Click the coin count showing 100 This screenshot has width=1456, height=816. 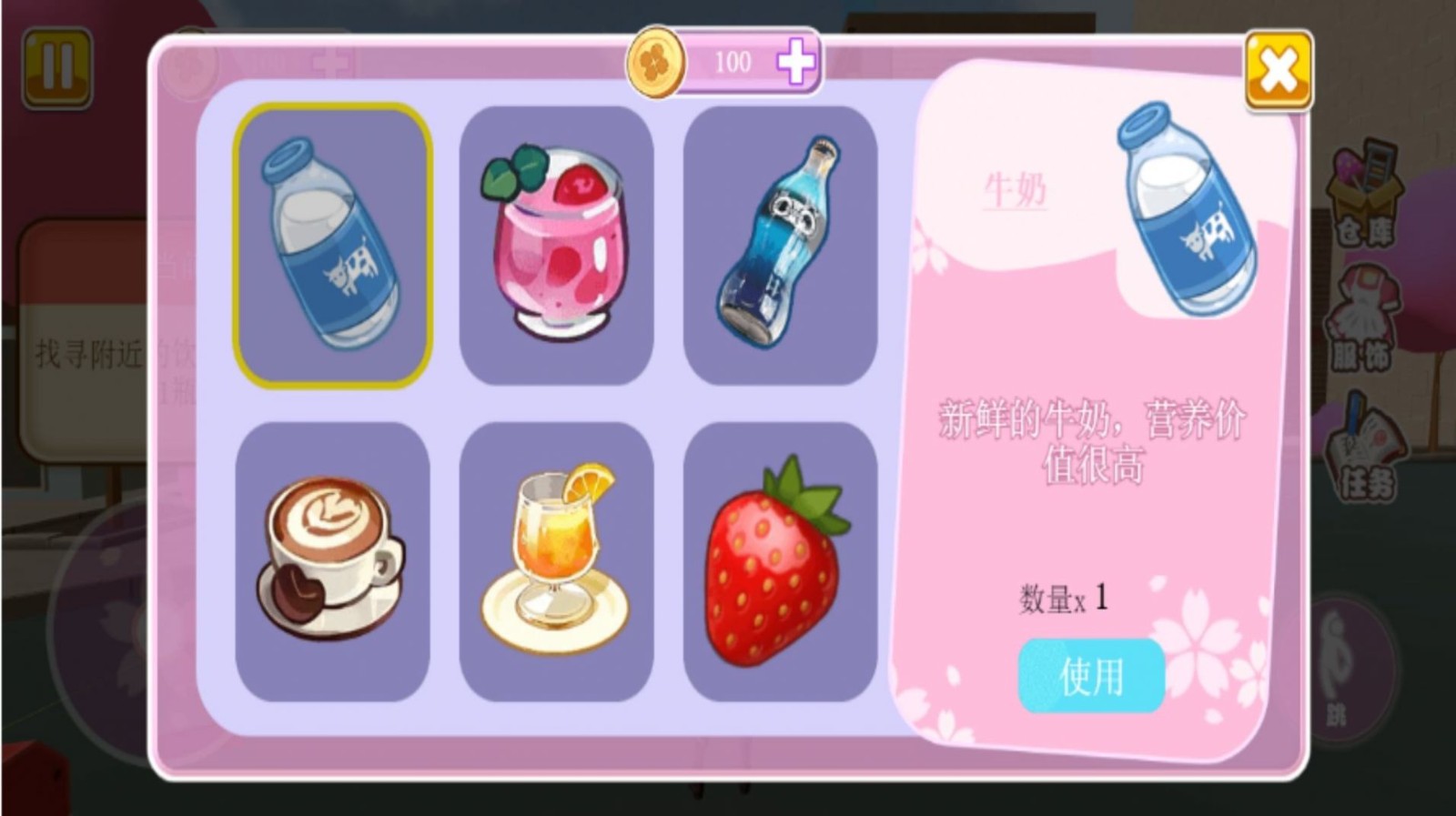(x=733, y=62)
